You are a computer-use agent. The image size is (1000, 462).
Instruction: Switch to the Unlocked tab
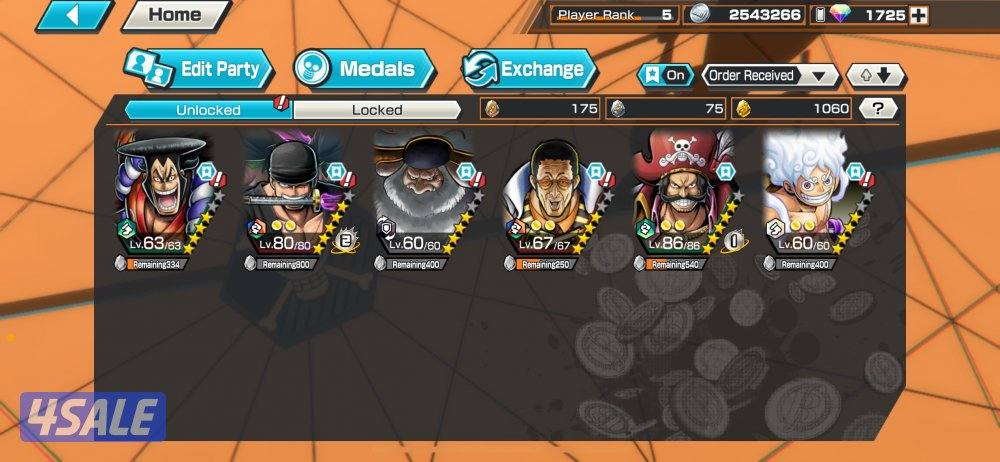point(208,109)
